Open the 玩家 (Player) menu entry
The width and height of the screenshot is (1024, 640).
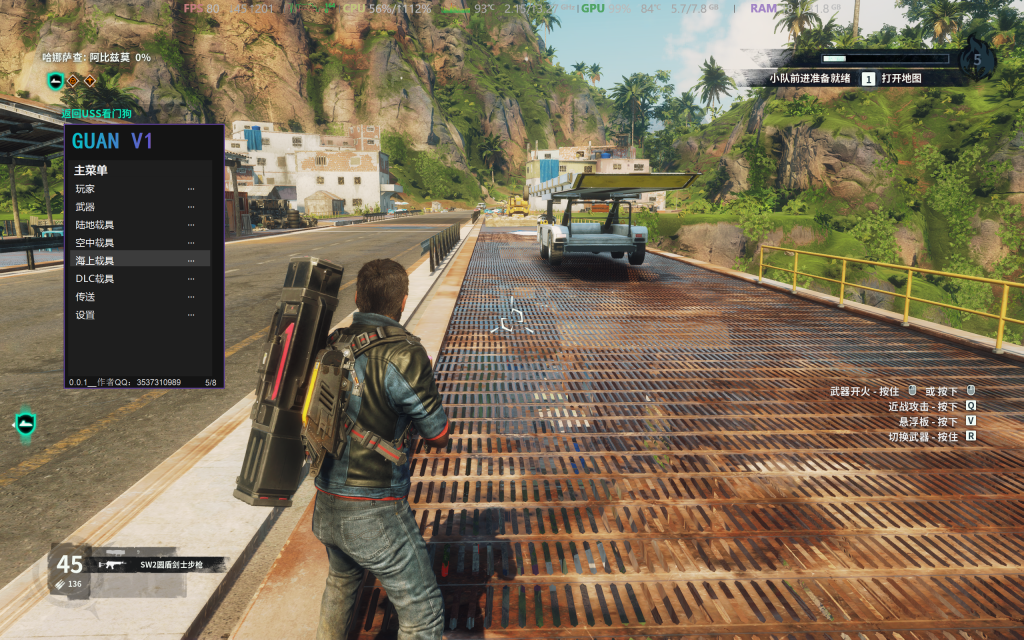tap(86, 189)
